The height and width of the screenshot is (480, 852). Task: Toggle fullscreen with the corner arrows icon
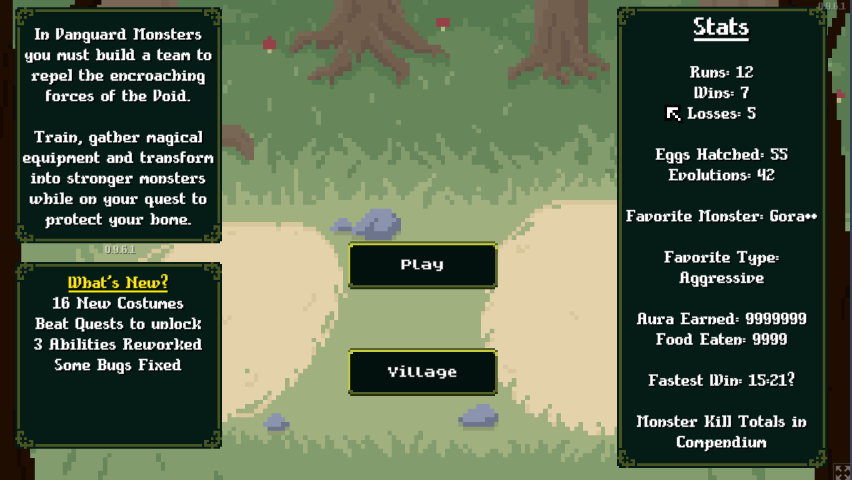842,471
